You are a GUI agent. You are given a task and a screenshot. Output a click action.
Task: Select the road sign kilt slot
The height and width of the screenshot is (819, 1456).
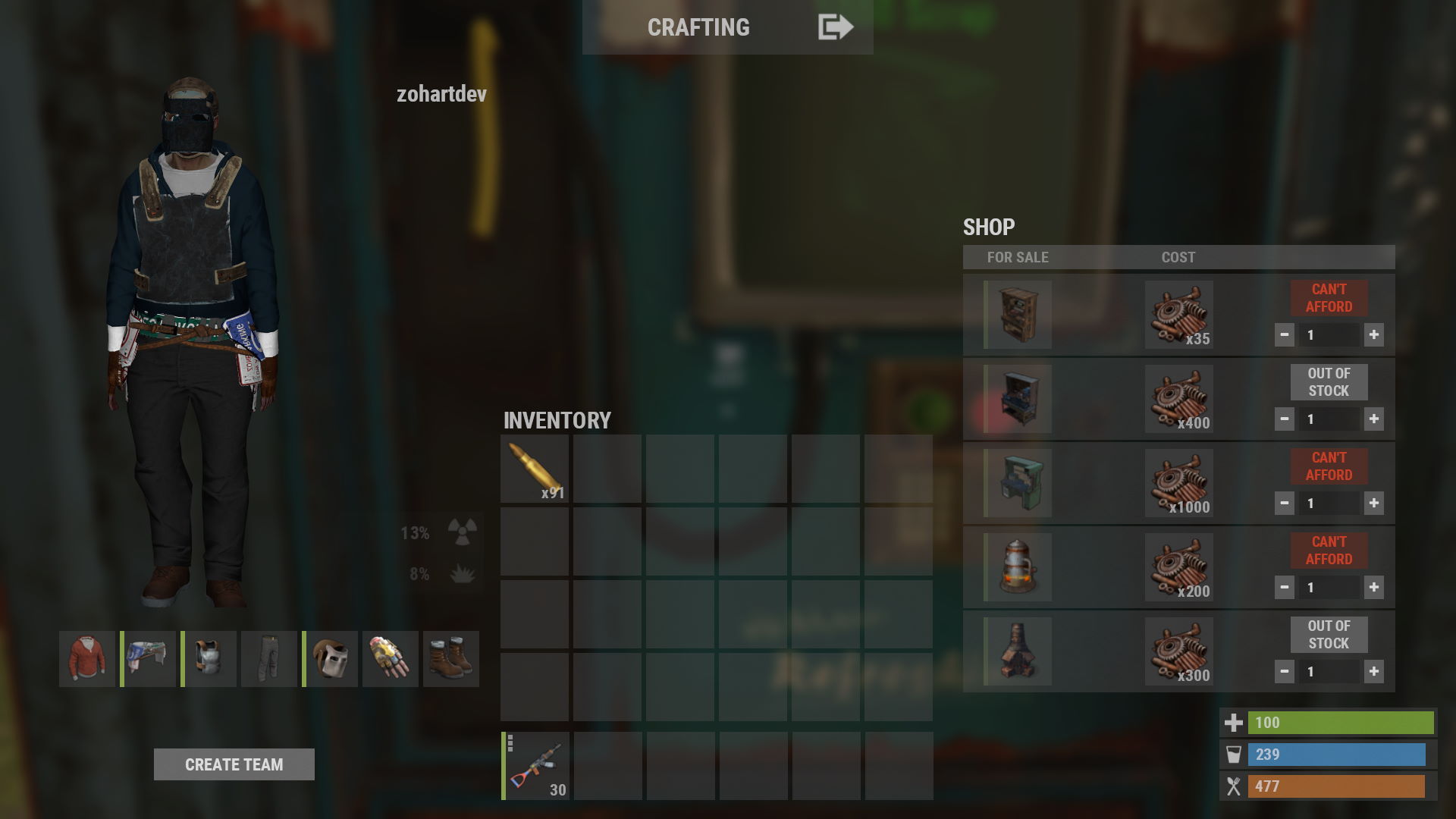[149, 658]
